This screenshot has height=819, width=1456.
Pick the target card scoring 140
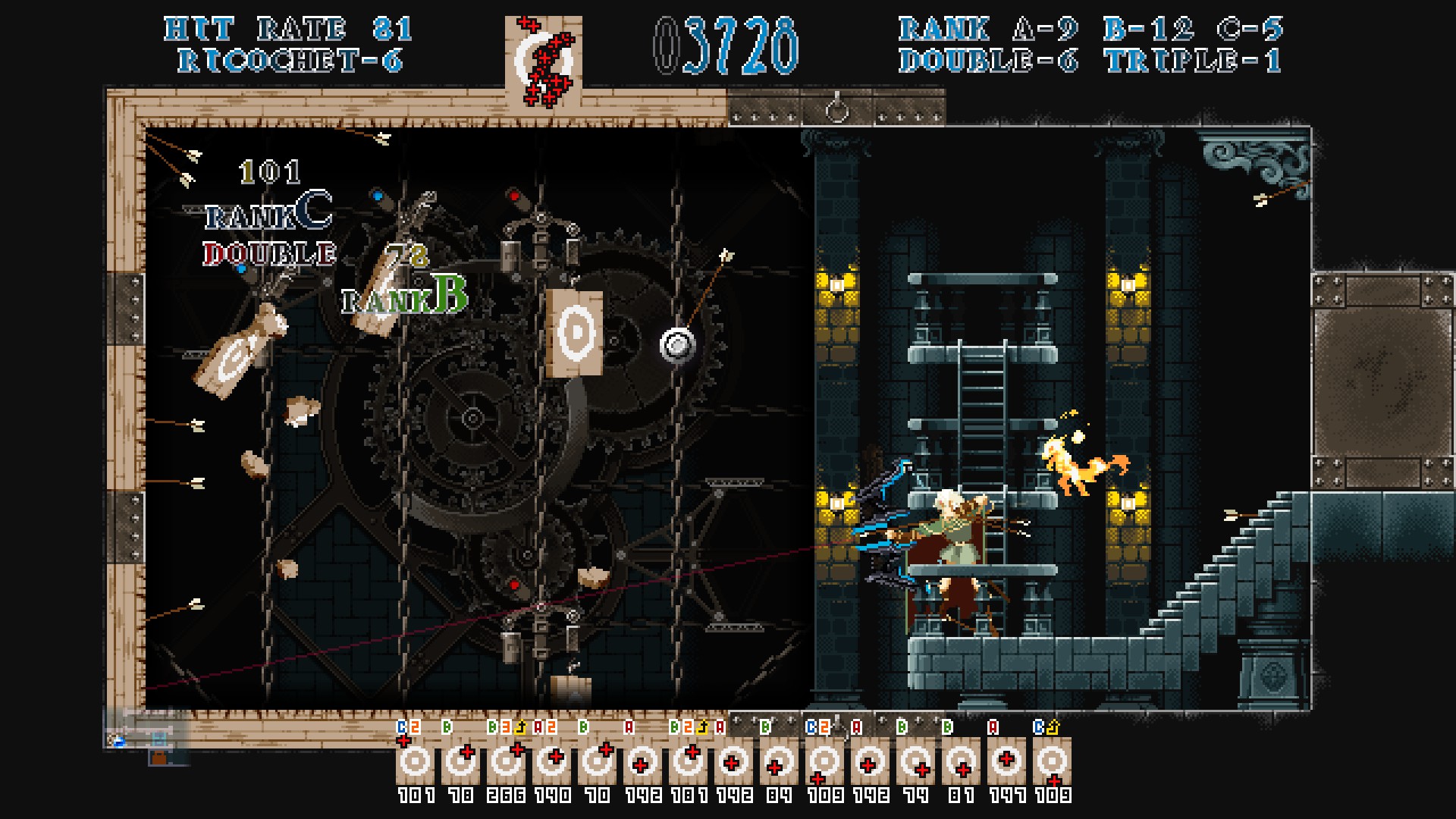point(552,761)
